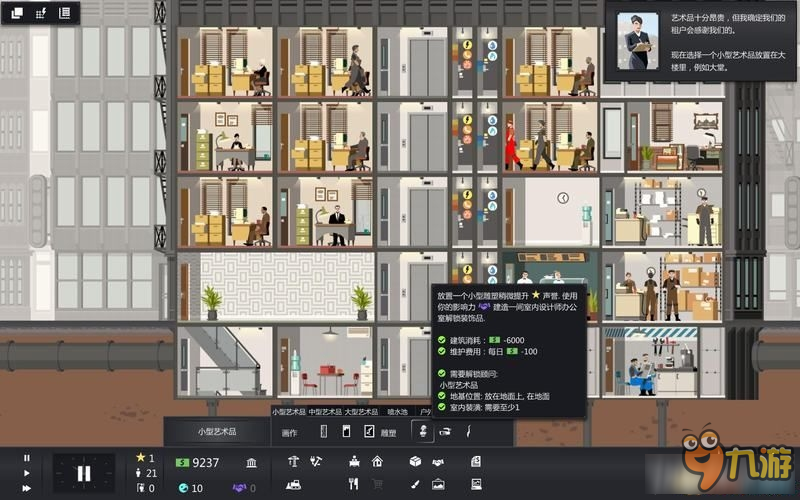
Task: Open the house apartments category
Action: (x=377, y=462)
